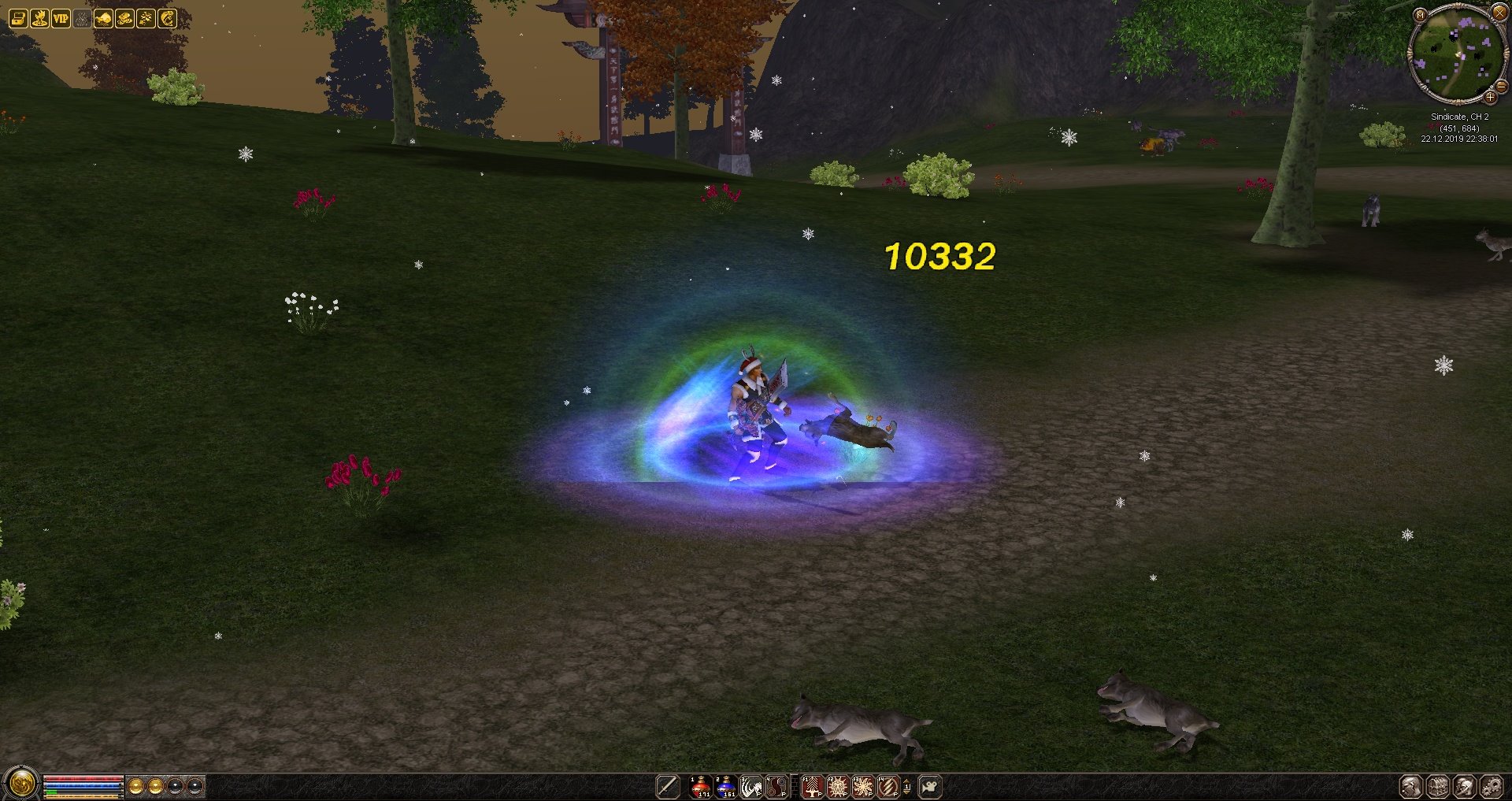Open the large map with M button
Viewport: 1512px width, 801px height.
[x=1420, y=14]
